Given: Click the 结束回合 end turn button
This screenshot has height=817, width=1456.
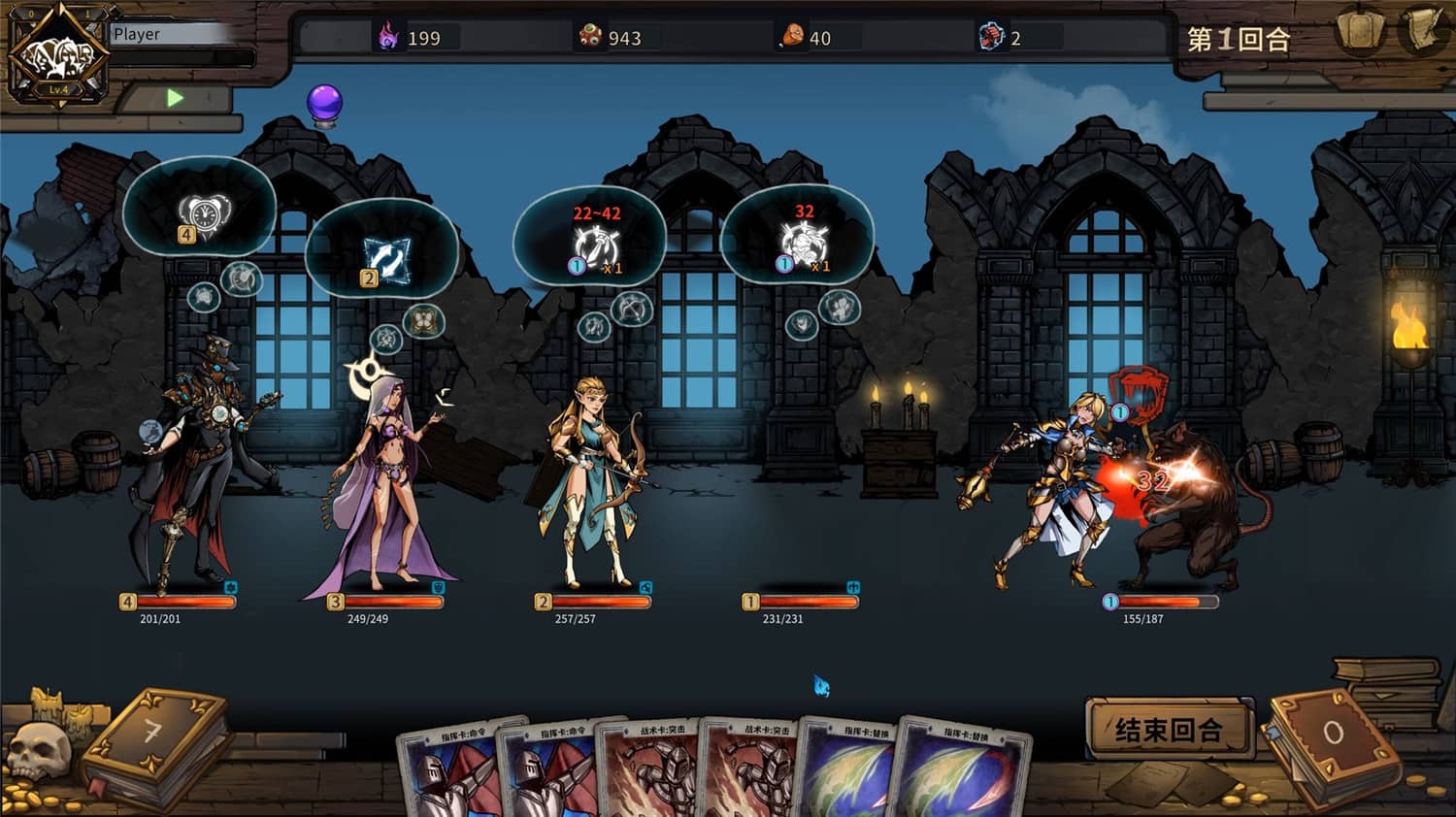Looking at the screenshot, I should click(x=1168, y=729).
